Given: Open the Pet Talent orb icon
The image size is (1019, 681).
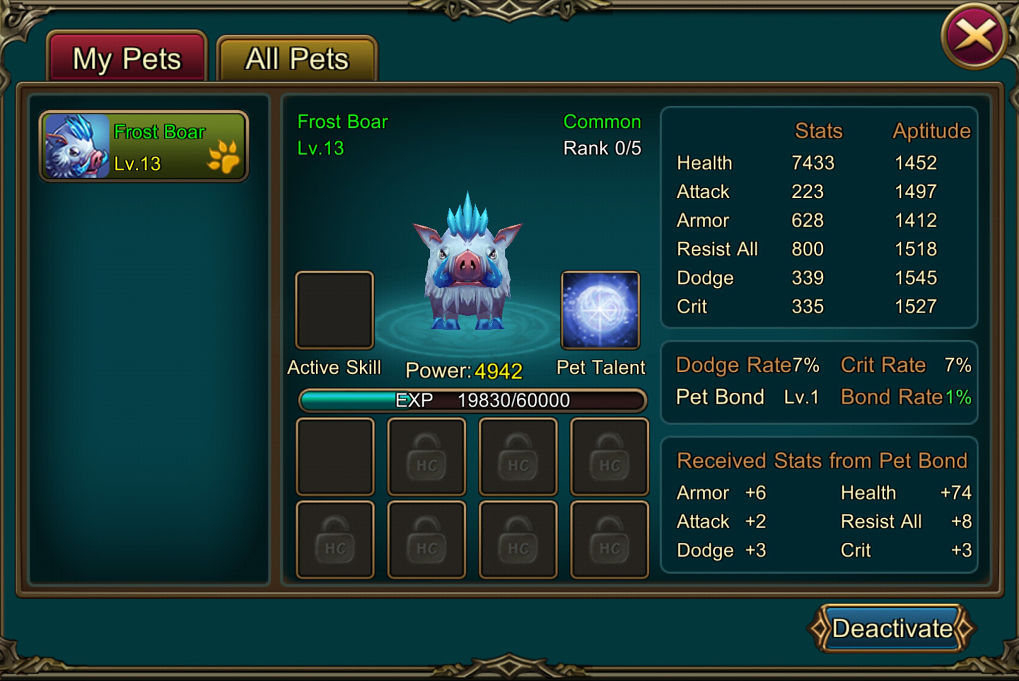Looking at the screenshot, I should coord(600,310).
